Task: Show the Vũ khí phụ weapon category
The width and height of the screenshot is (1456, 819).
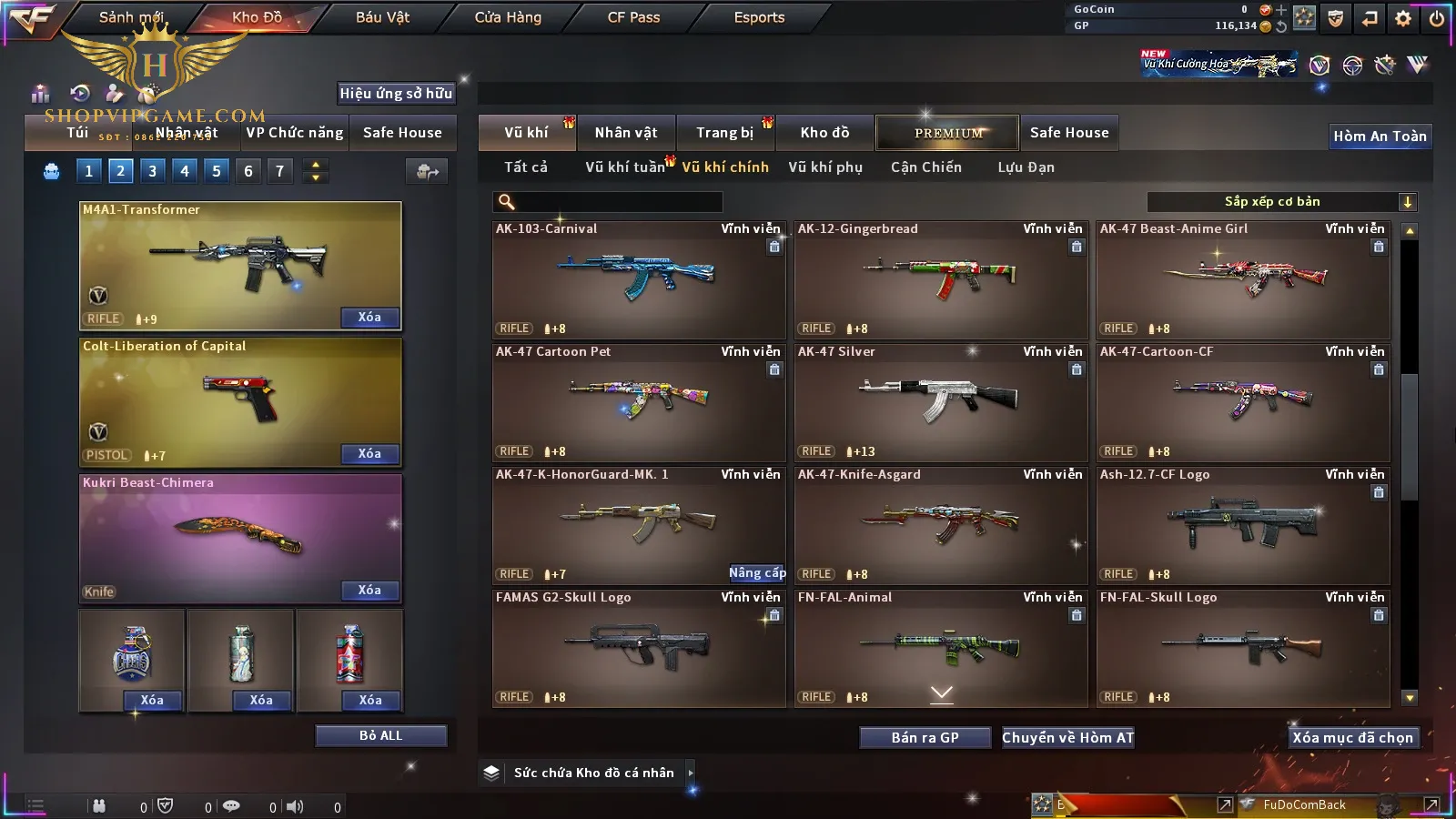Action: [x=824, y=167]
